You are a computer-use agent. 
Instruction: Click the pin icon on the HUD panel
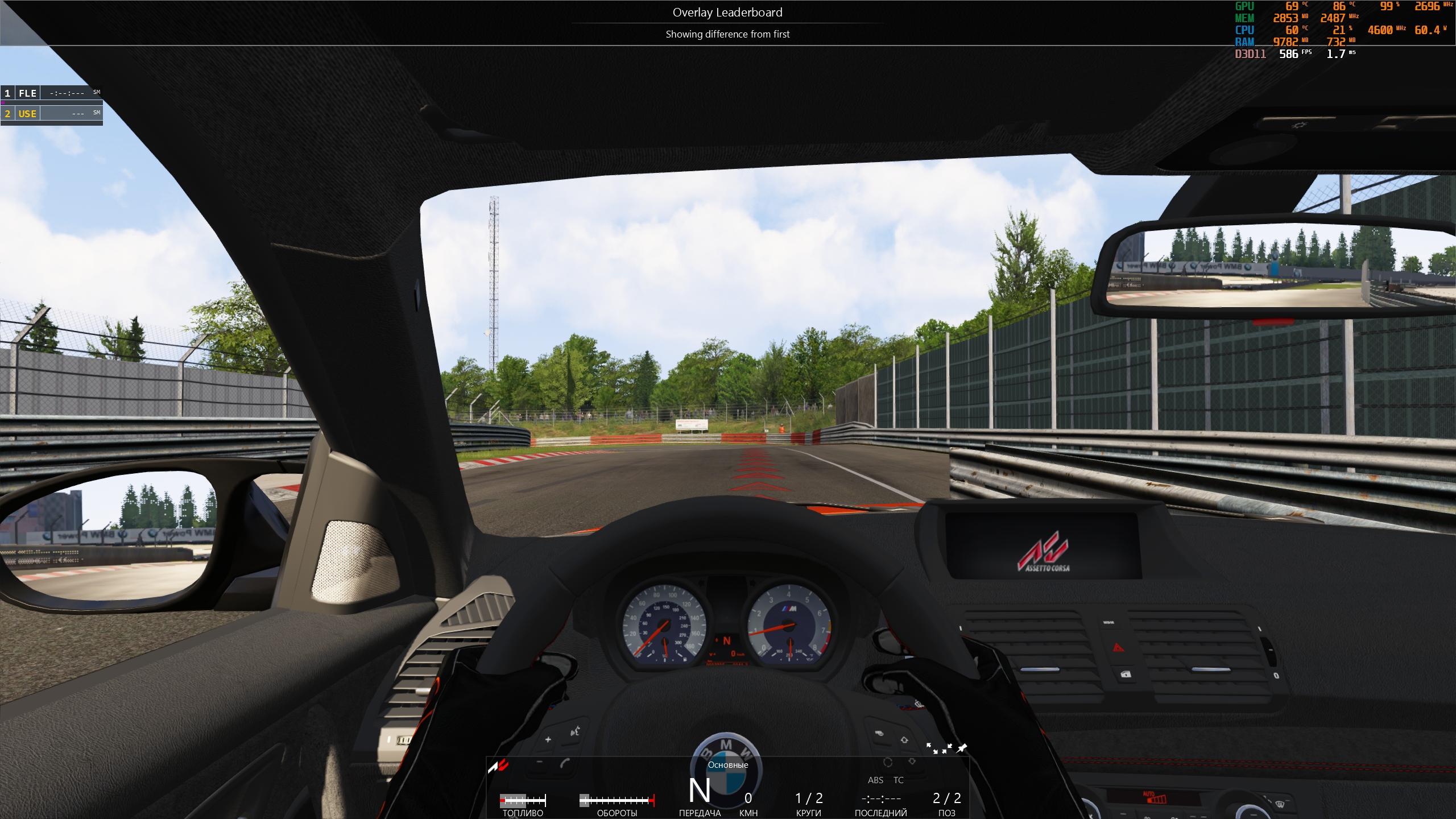(962, 748)
